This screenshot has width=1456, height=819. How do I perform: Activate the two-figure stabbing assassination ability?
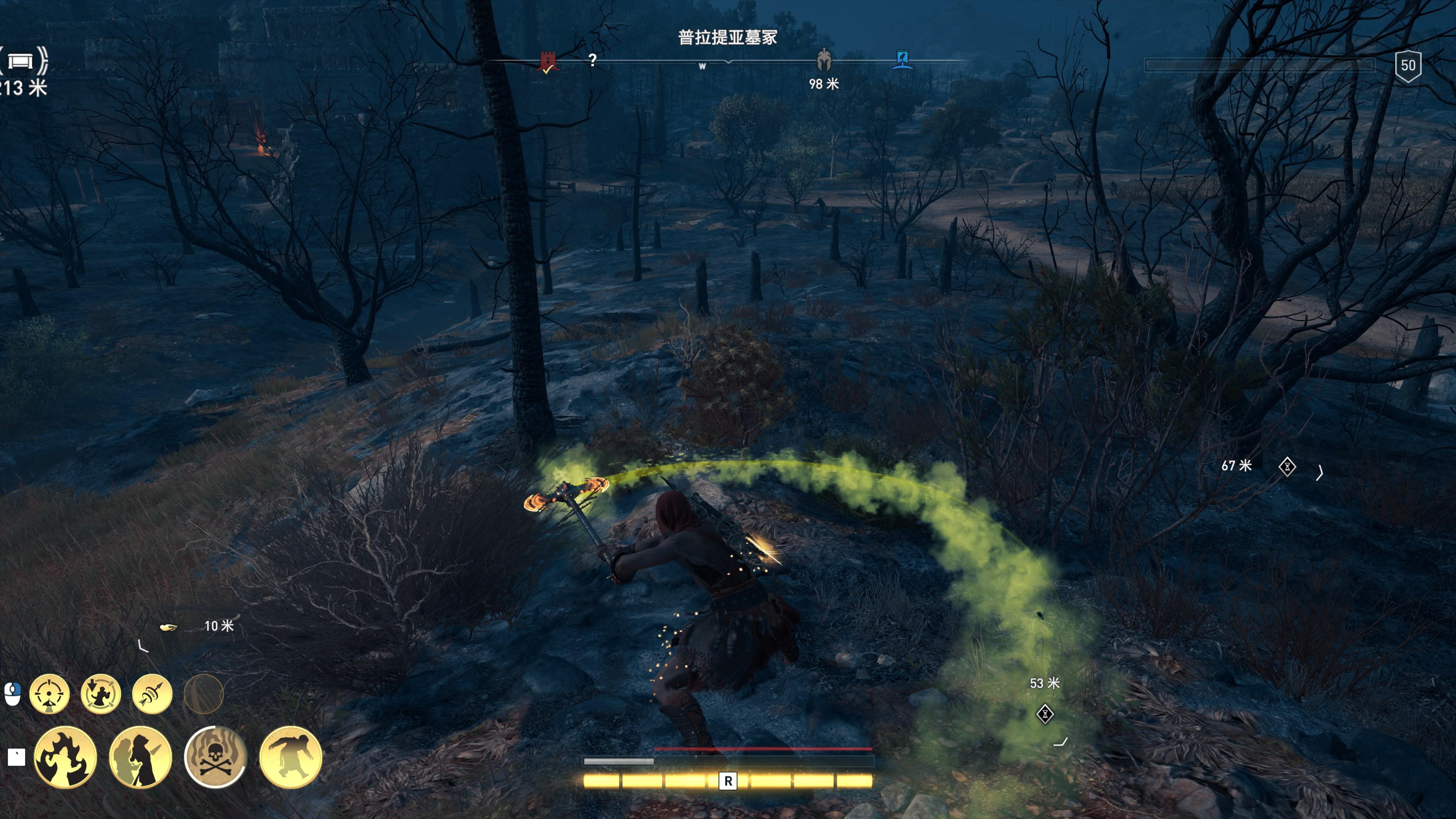pos(140,757)
